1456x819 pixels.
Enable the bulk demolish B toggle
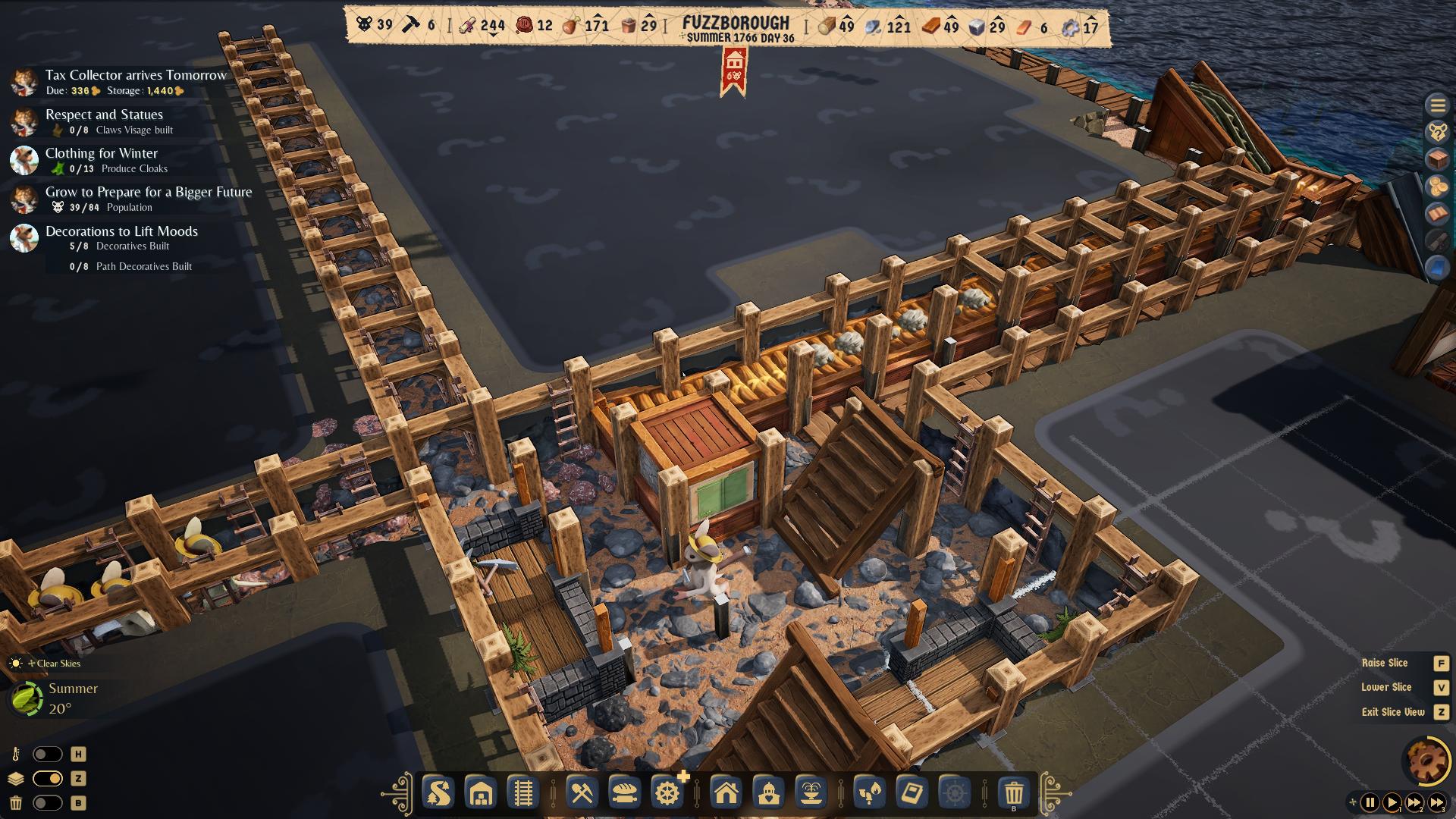tap(45, 802)
